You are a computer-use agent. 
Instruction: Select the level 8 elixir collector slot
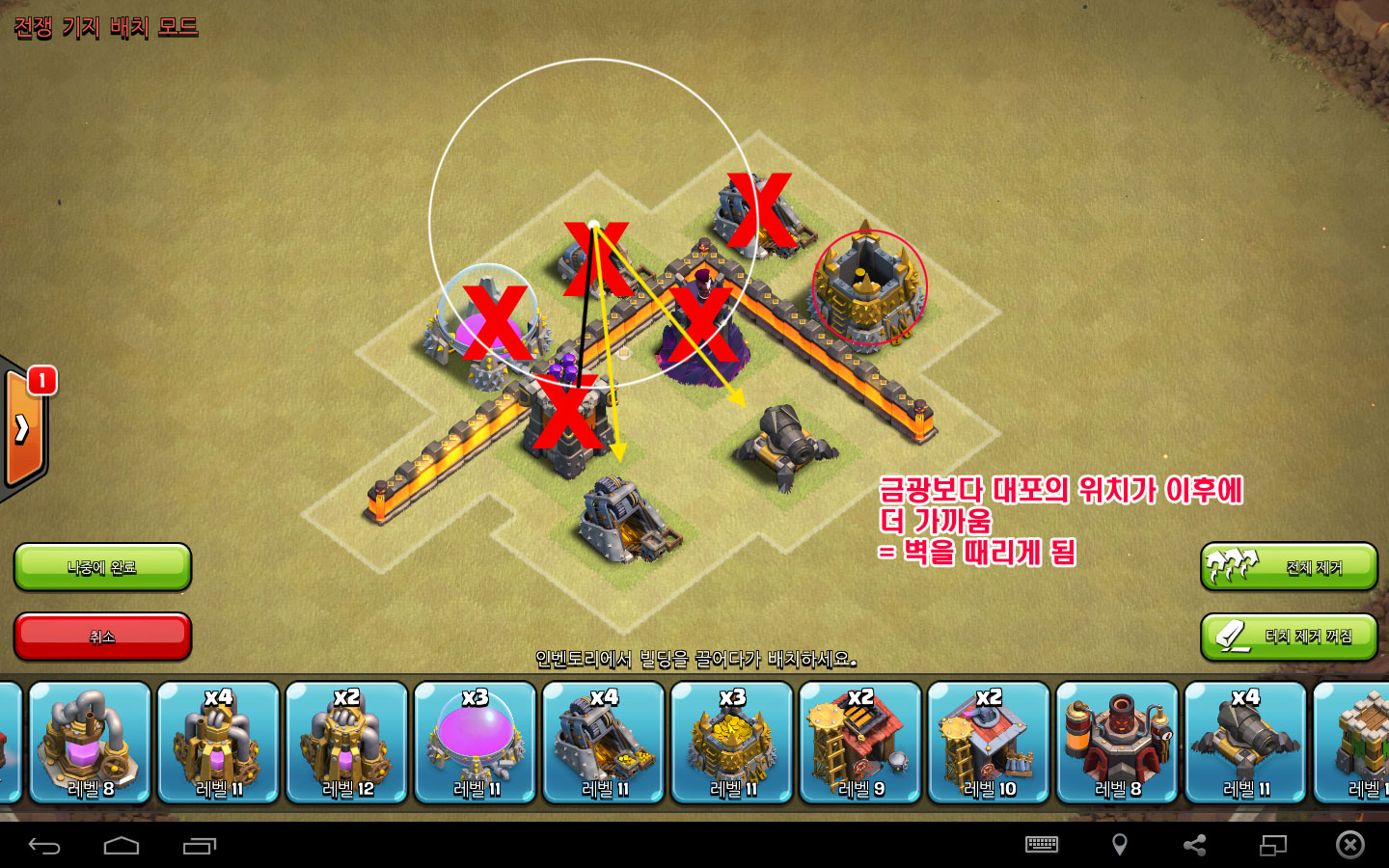pos(90,743)
